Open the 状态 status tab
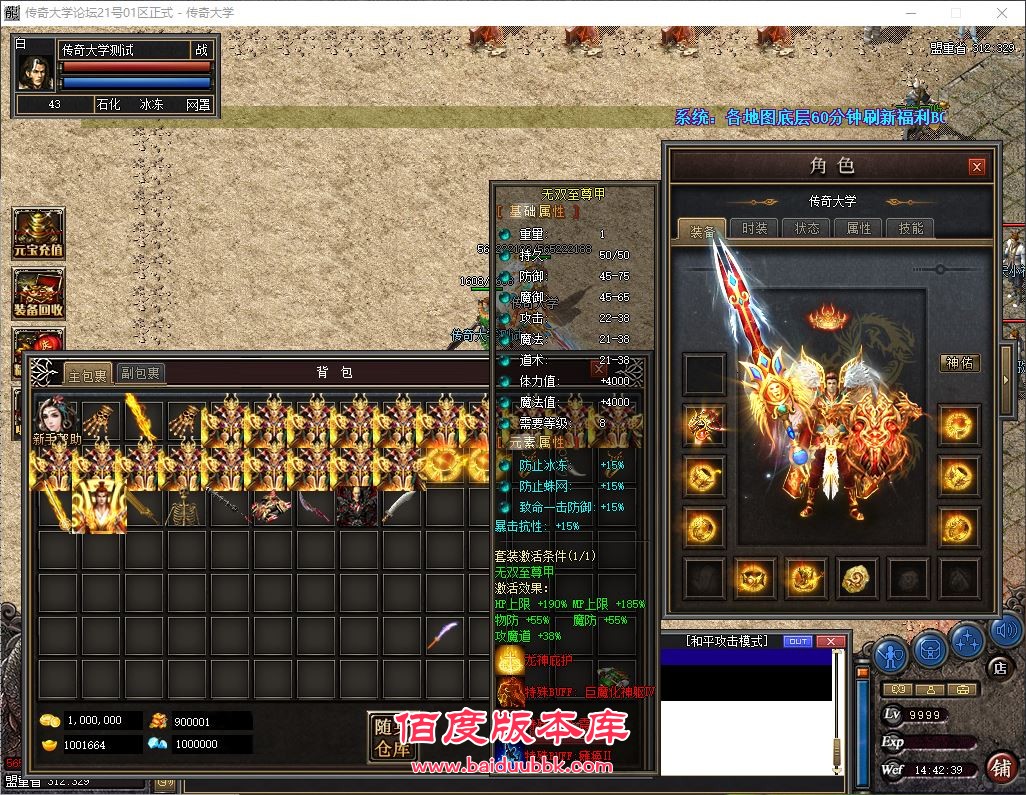Viewport: 1026px width, 795px height. pyautogui.click(x=807, y=228)
